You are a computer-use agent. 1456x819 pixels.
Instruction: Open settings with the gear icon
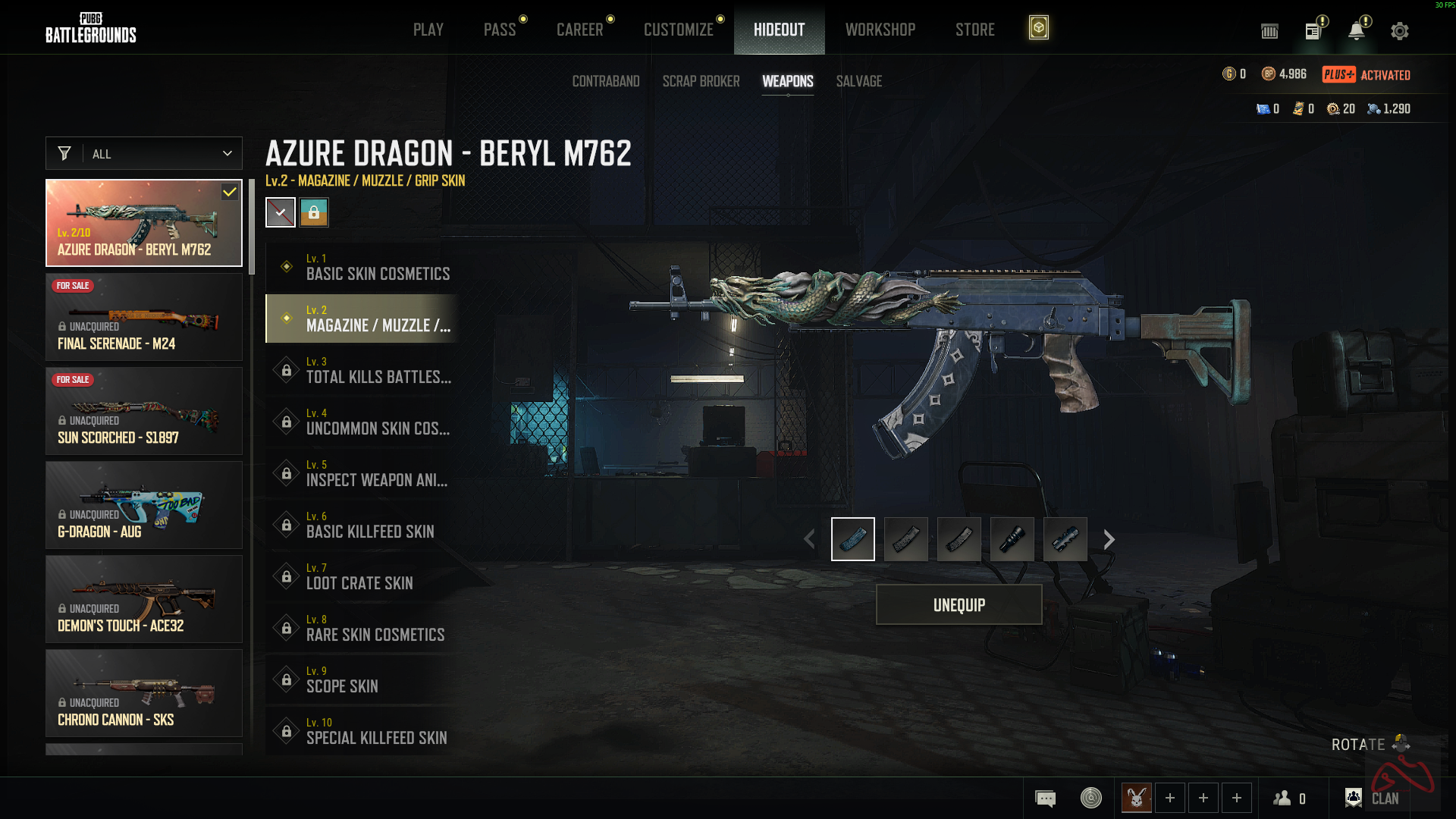(1399, 31)
